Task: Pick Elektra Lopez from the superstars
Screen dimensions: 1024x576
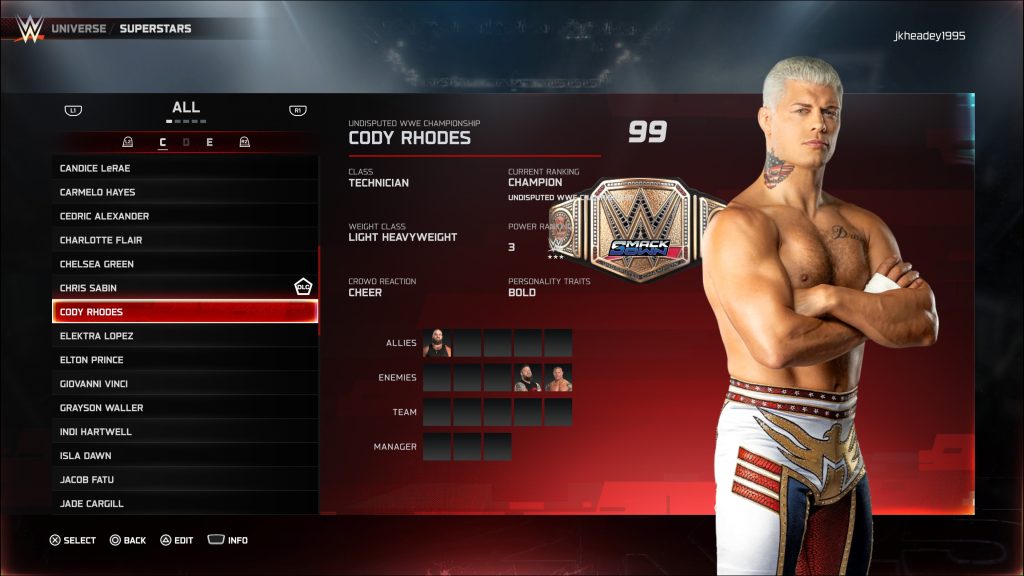Action: [x=185, y=336]
